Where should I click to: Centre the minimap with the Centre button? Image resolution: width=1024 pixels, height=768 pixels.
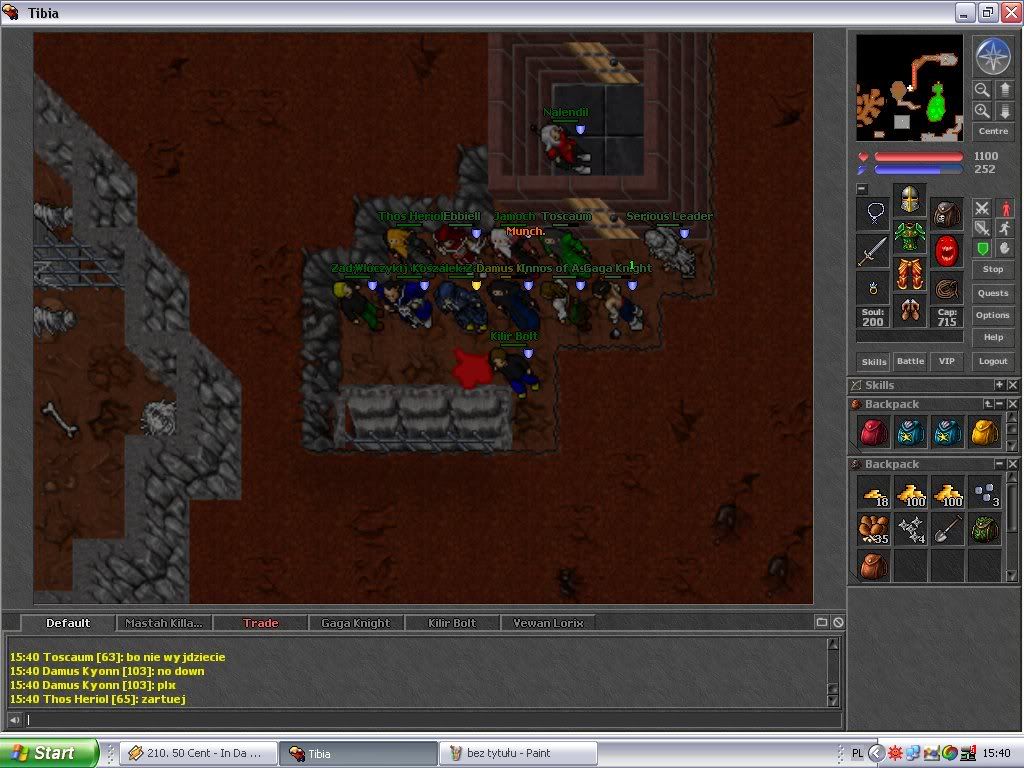pos(992,132)
